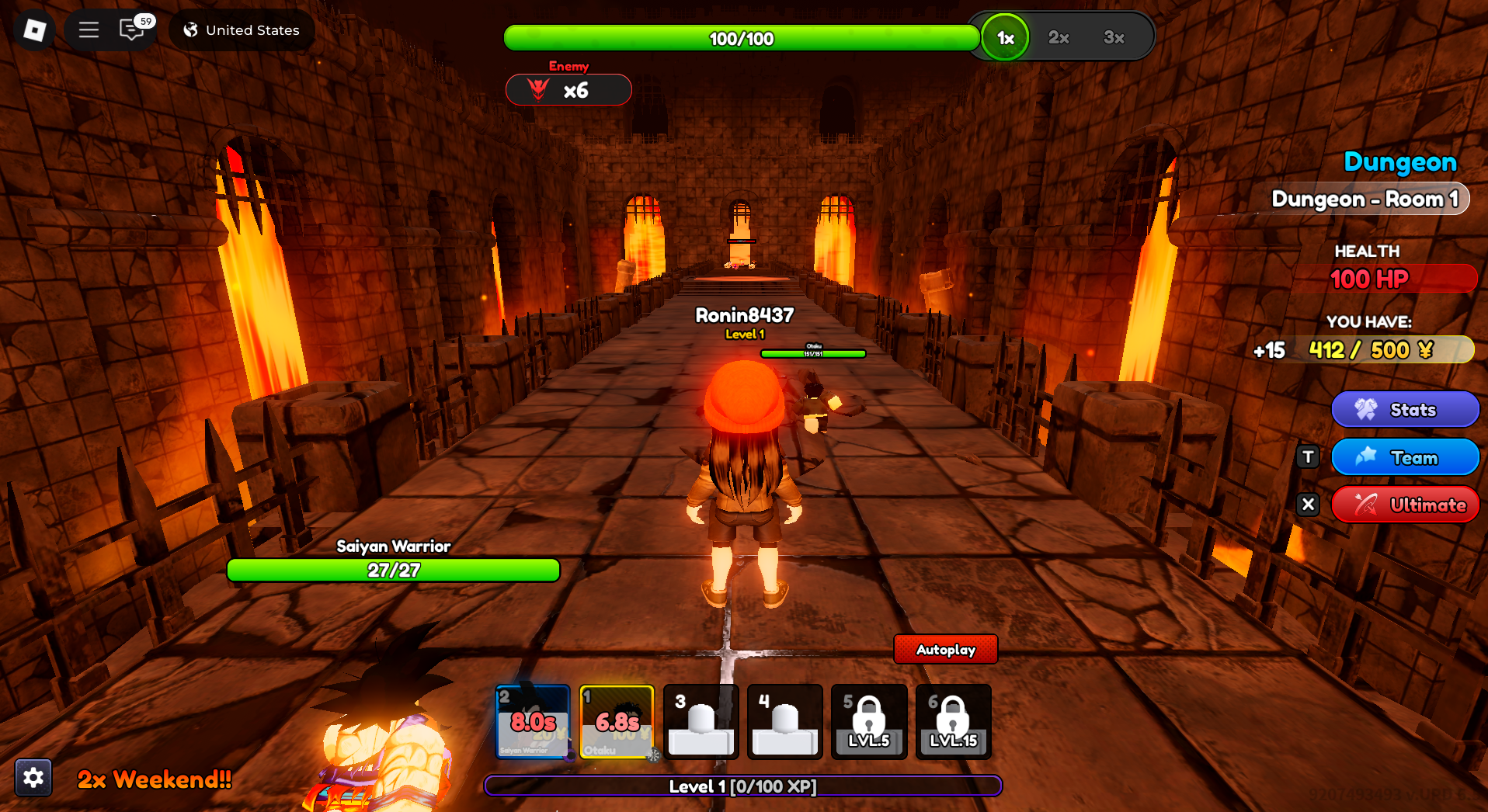Activate the Ultimate ability
Viewport: 1488px width, 812px height.
click(x=1404, y=505)
